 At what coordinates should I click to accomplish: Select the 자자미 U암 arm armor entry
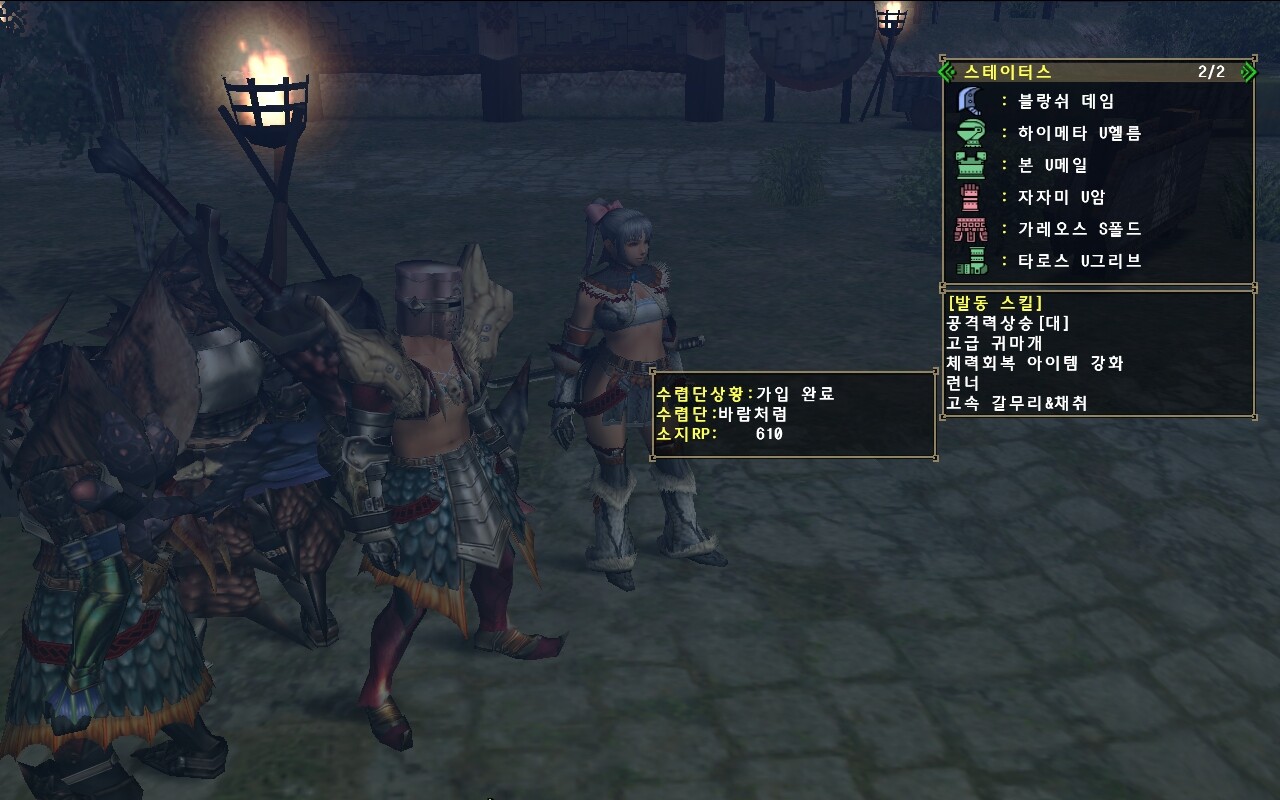coord(1060,197)
